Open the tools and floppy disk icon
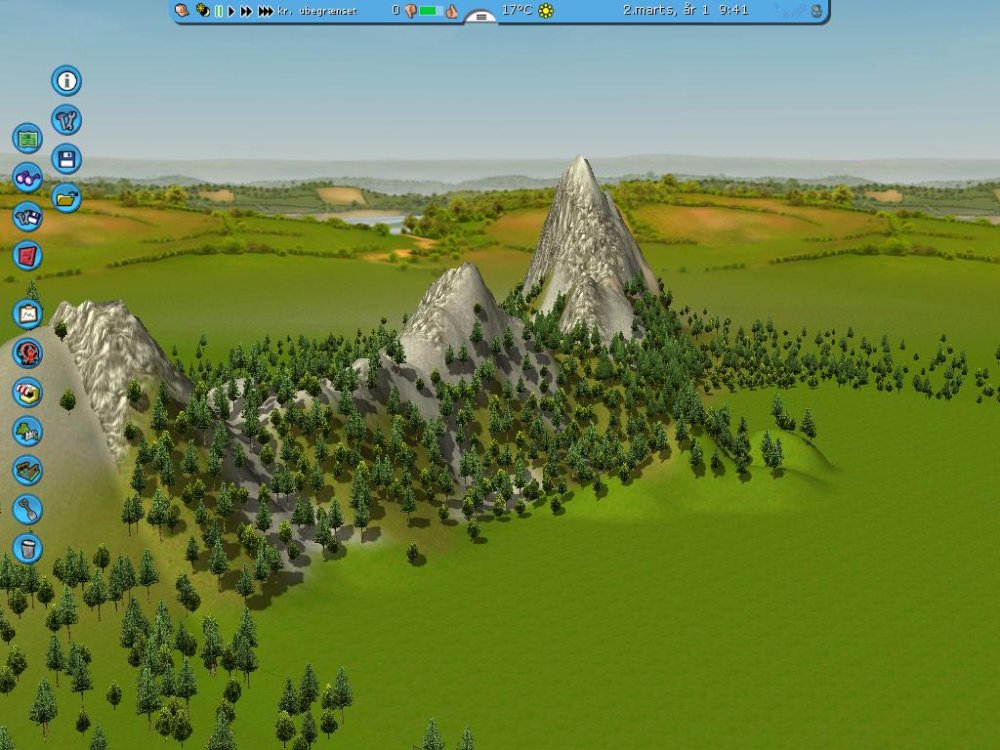The height and width of the screenshot is (750, 1000). tap(27, 217)
